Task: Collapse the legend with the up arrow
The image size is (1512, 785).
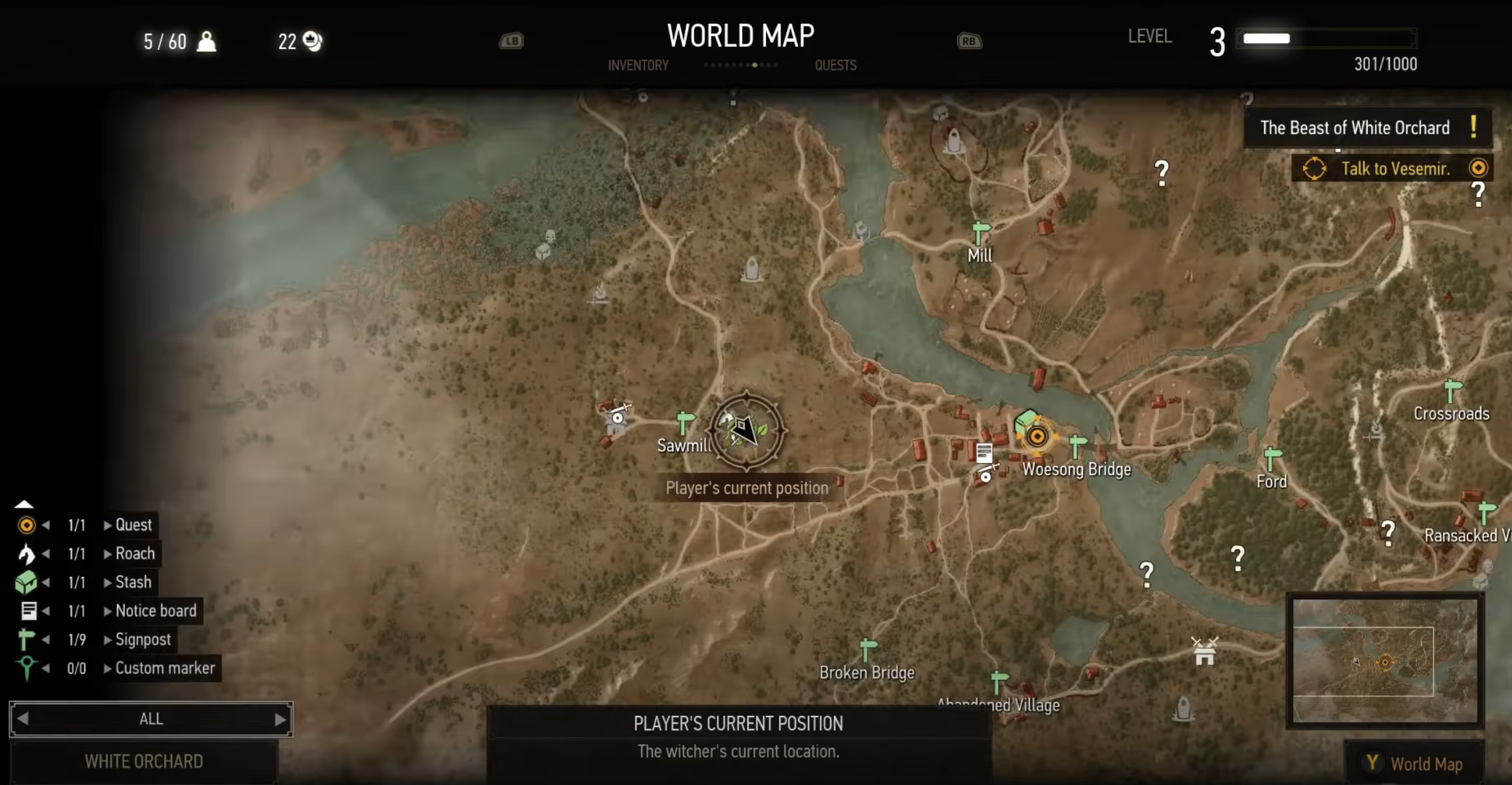Action: coord(24,504)
